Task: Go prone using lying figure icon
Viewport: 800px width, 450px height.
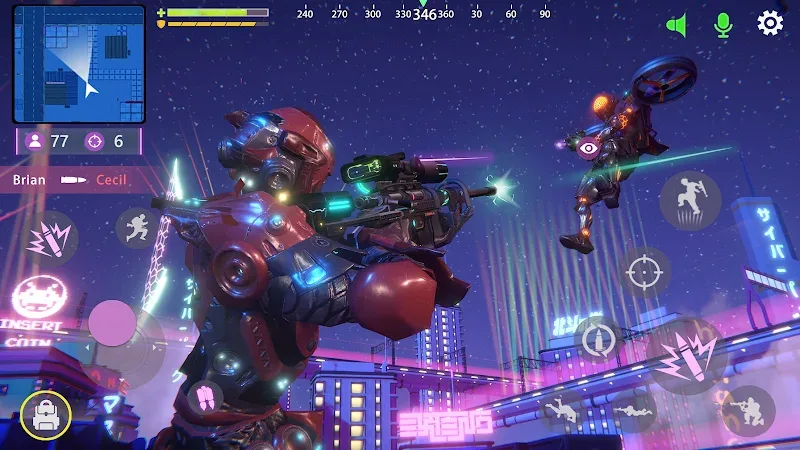Action: point(634,410)
